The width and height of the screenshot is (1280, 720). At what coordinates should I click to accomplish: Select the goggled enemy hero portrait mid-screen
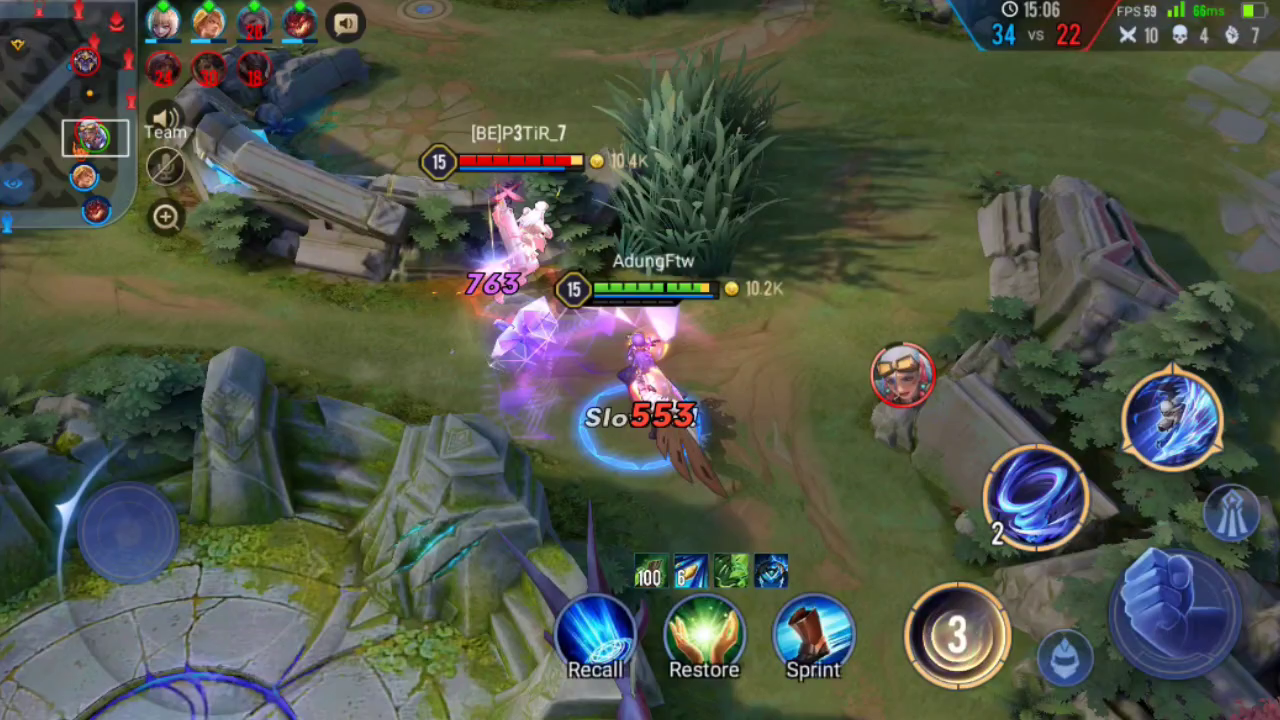pos(903,375)
